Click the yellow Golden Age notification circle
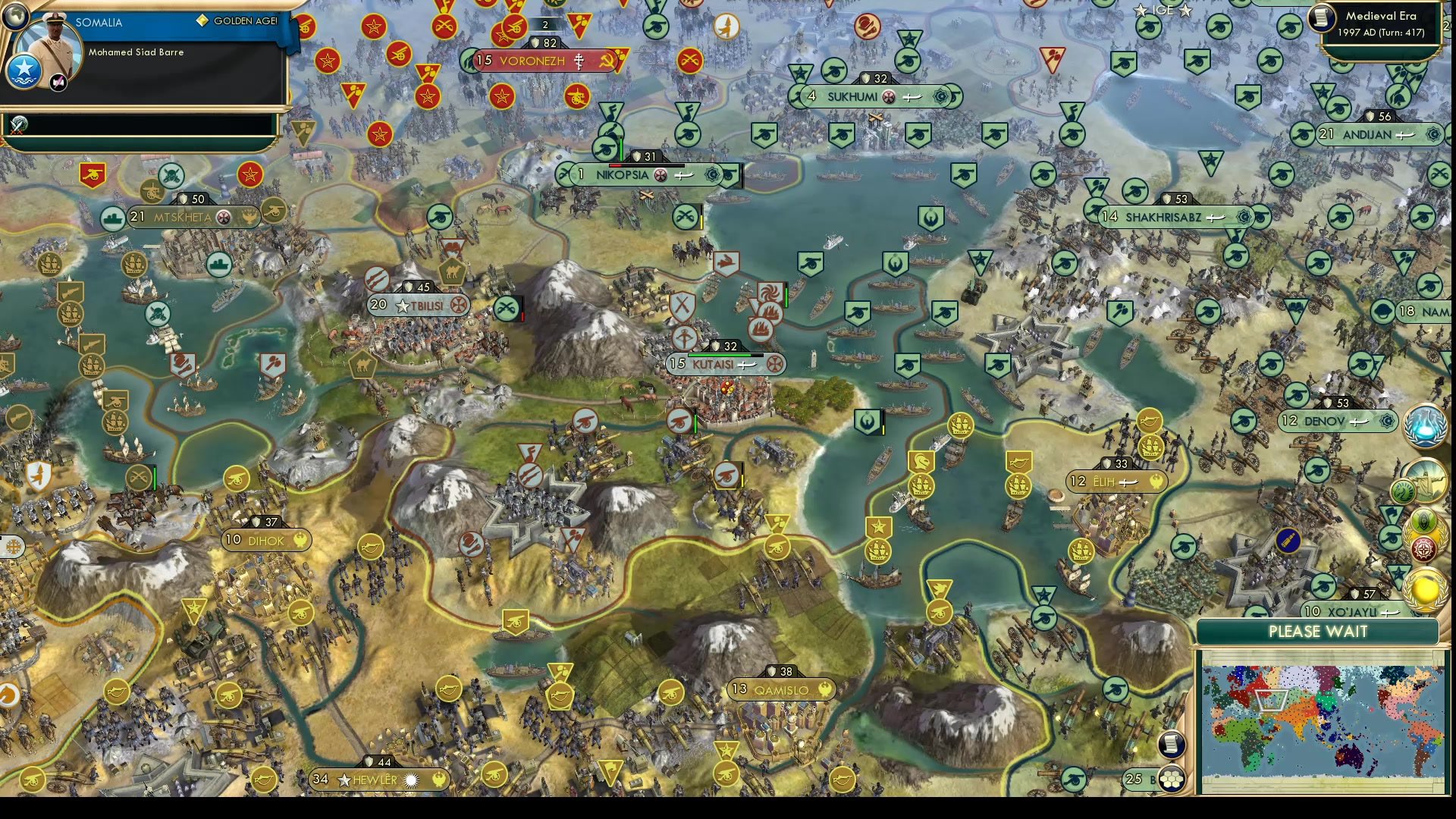This screenshot has height=819, width=1456. (1425, 588)
